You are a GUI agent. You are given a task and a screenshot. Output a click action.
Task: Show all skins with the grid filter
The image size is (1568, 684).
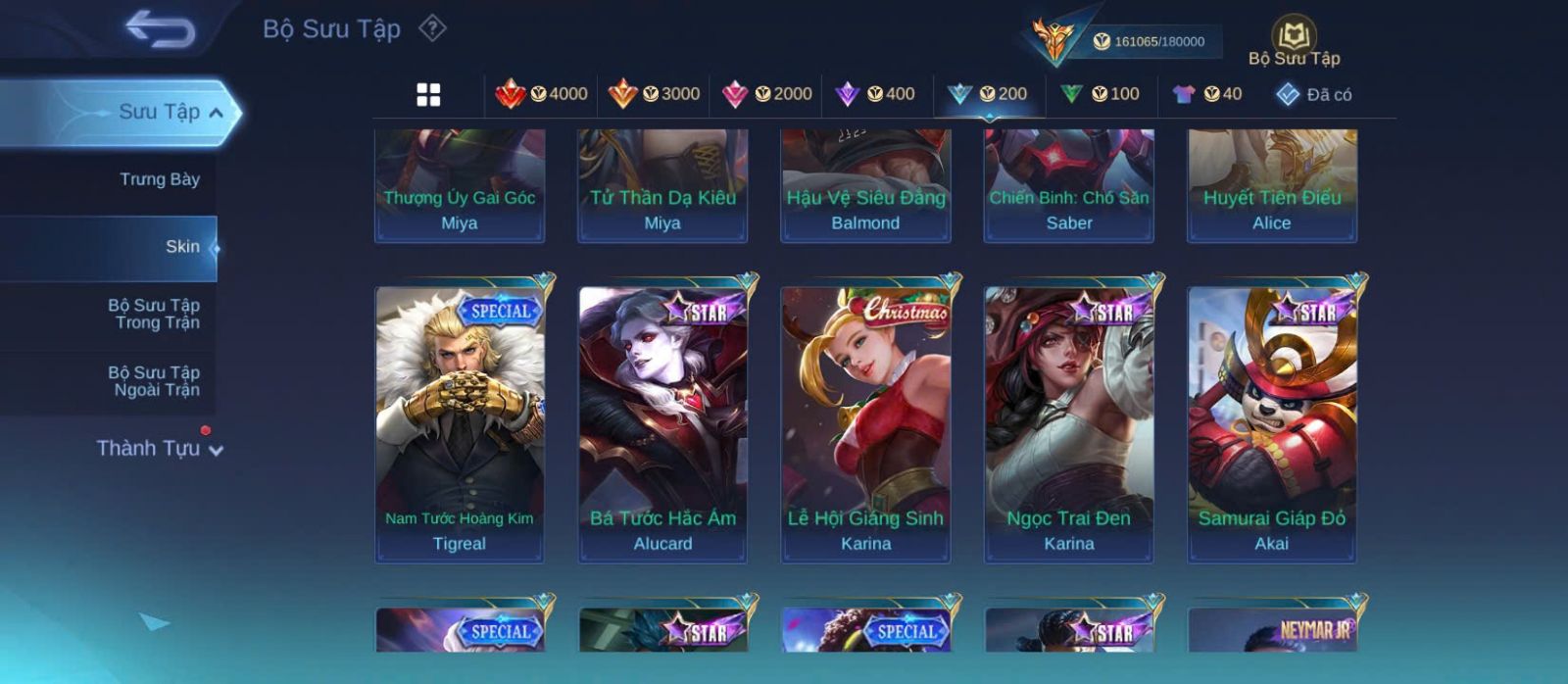(x=428, y=94)
